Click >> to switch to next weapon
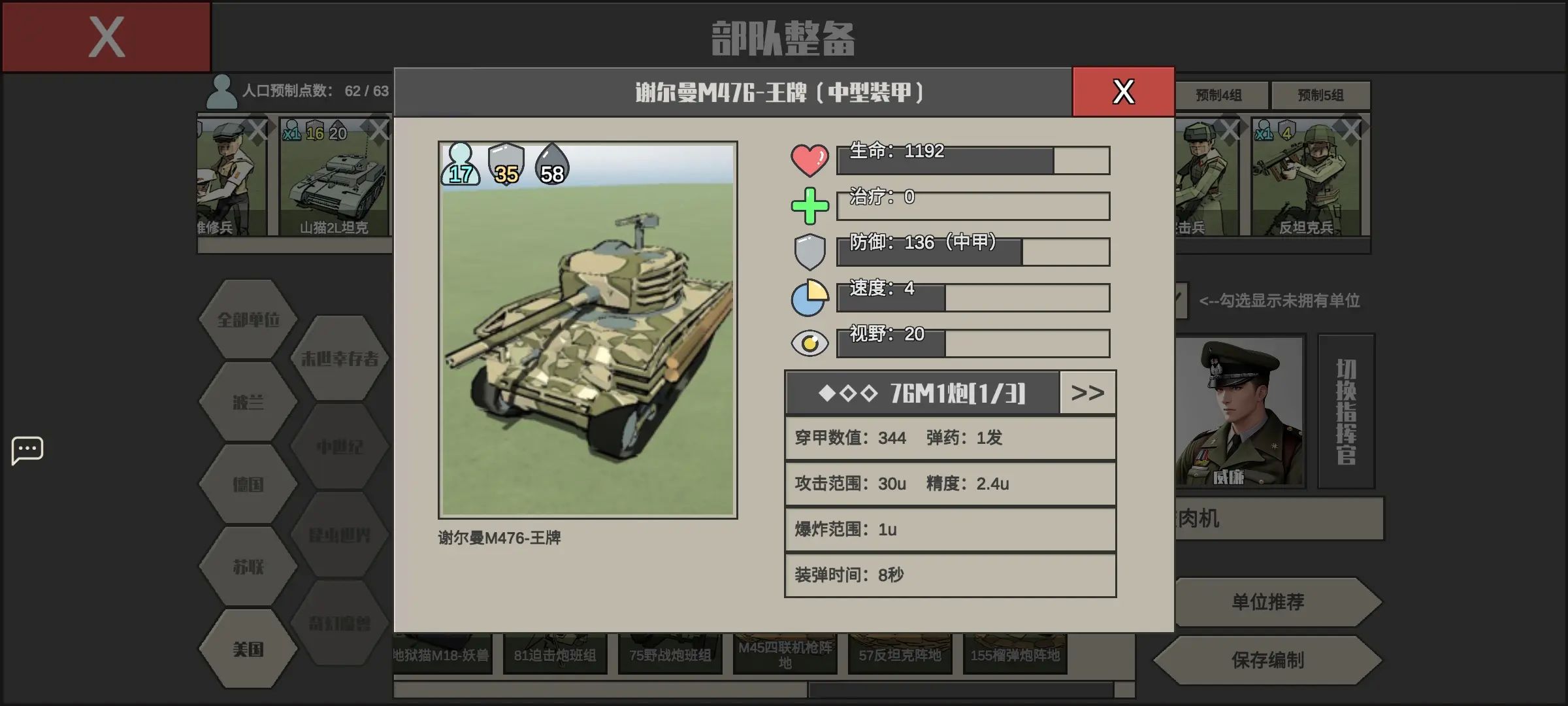Viewport: 1568px width, 706px height. tap(1087, 392)
